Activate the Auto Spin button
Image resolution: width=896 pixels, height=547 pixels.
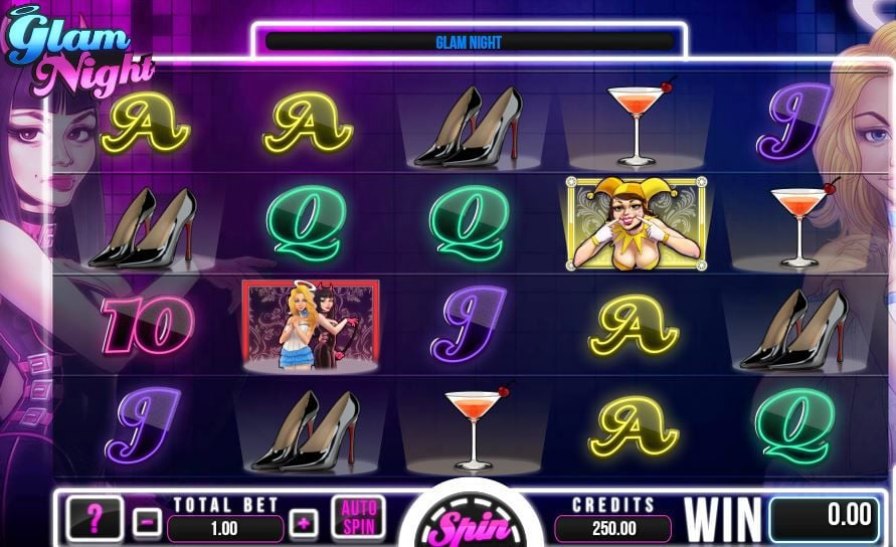pos(359,518)
